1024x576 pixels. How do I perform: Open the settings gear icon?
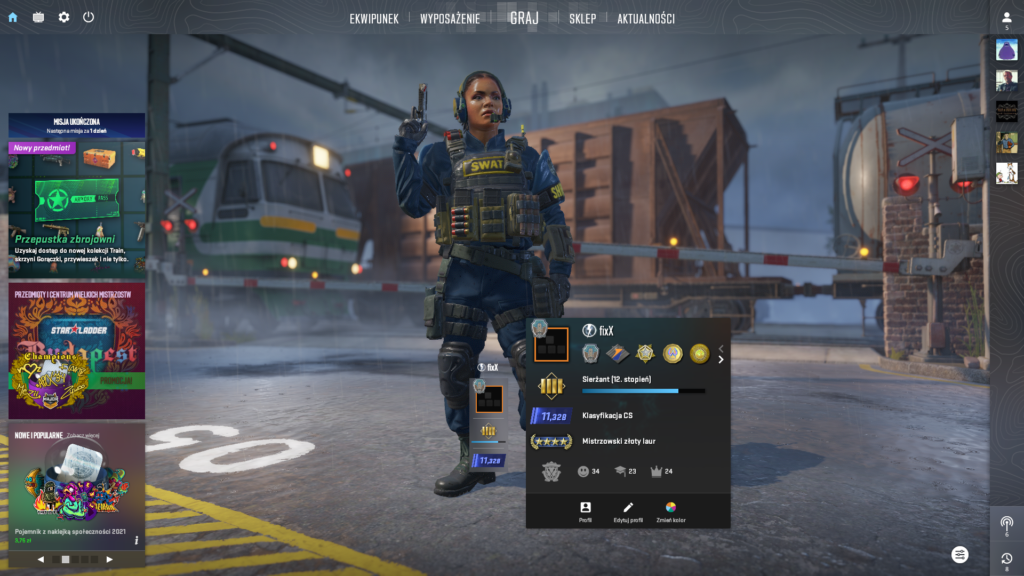64,17
